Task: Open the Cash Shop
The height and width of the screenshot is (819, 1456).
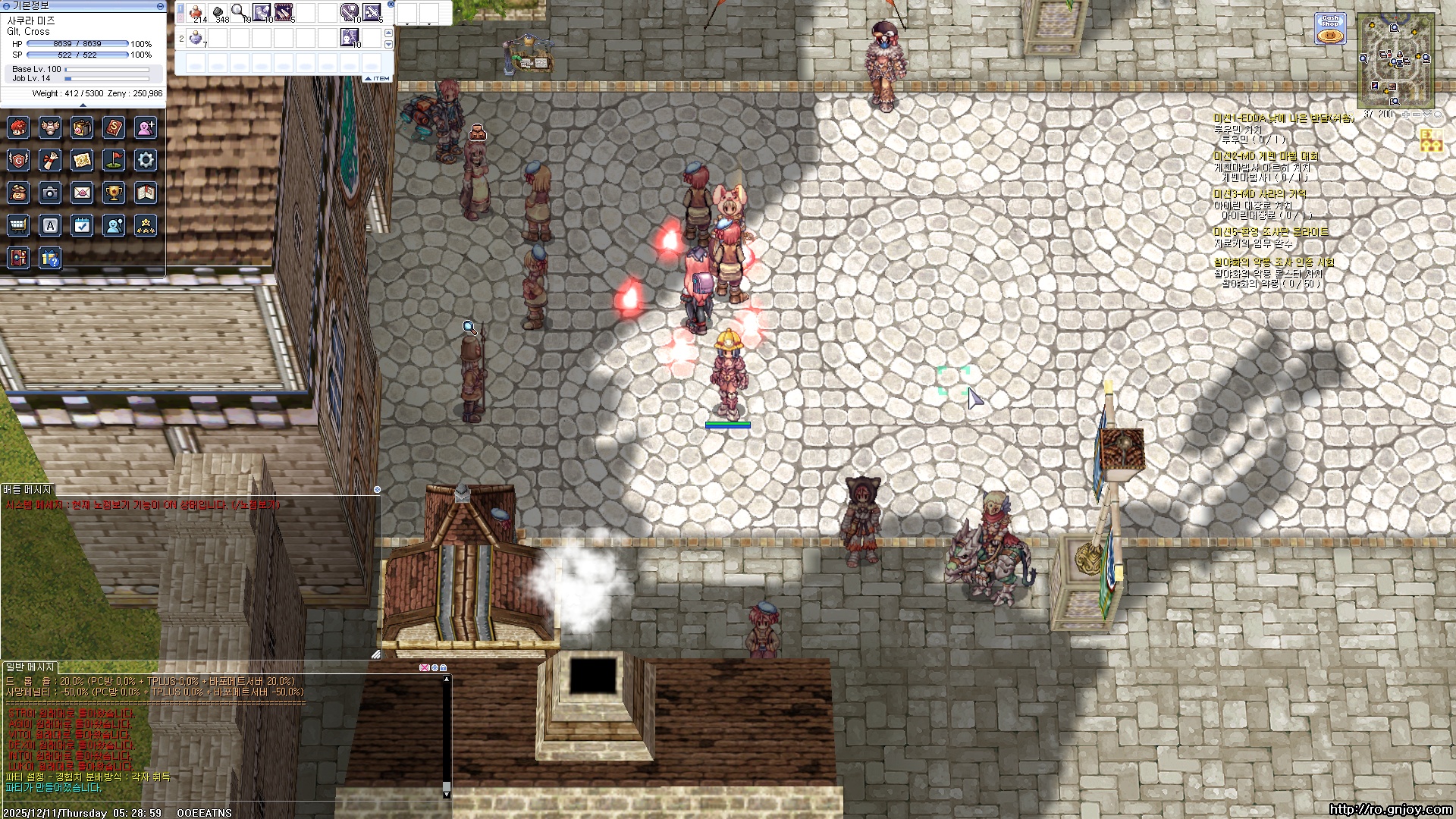Action: click(1329, 29)
